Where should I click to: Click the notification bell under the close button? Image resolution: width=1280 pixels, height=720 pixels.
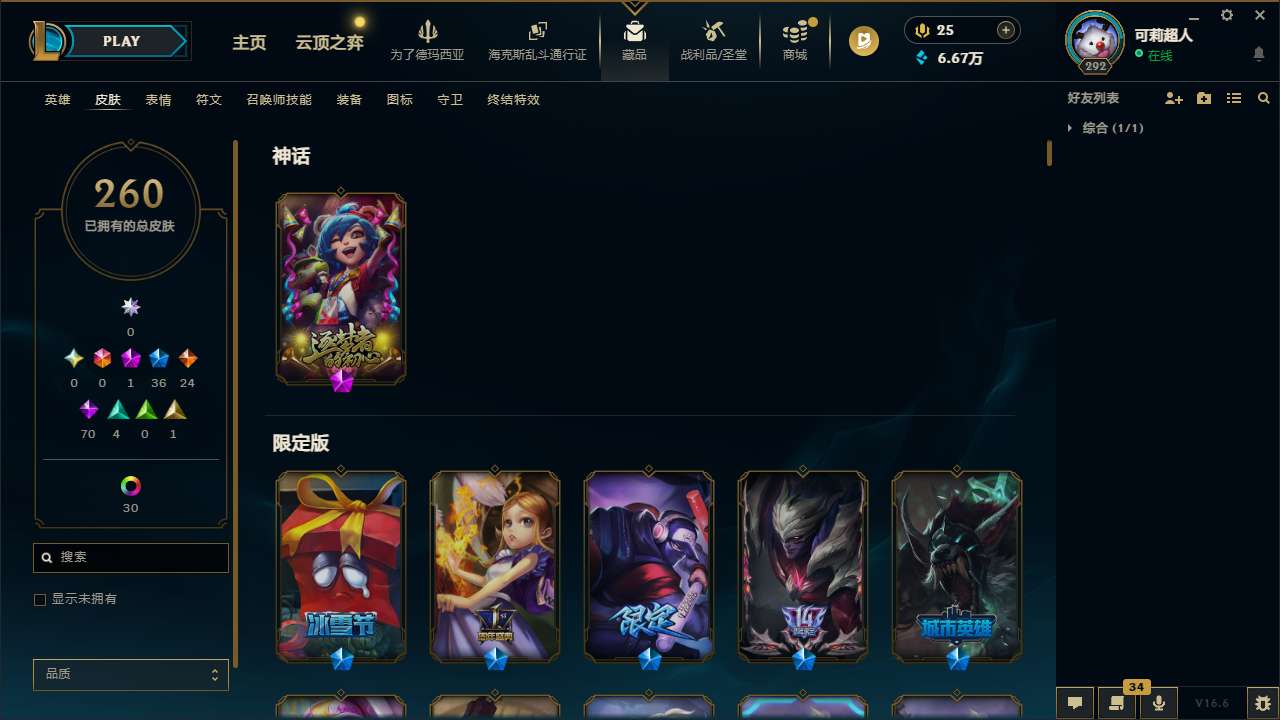click(x=1259, y=54)
